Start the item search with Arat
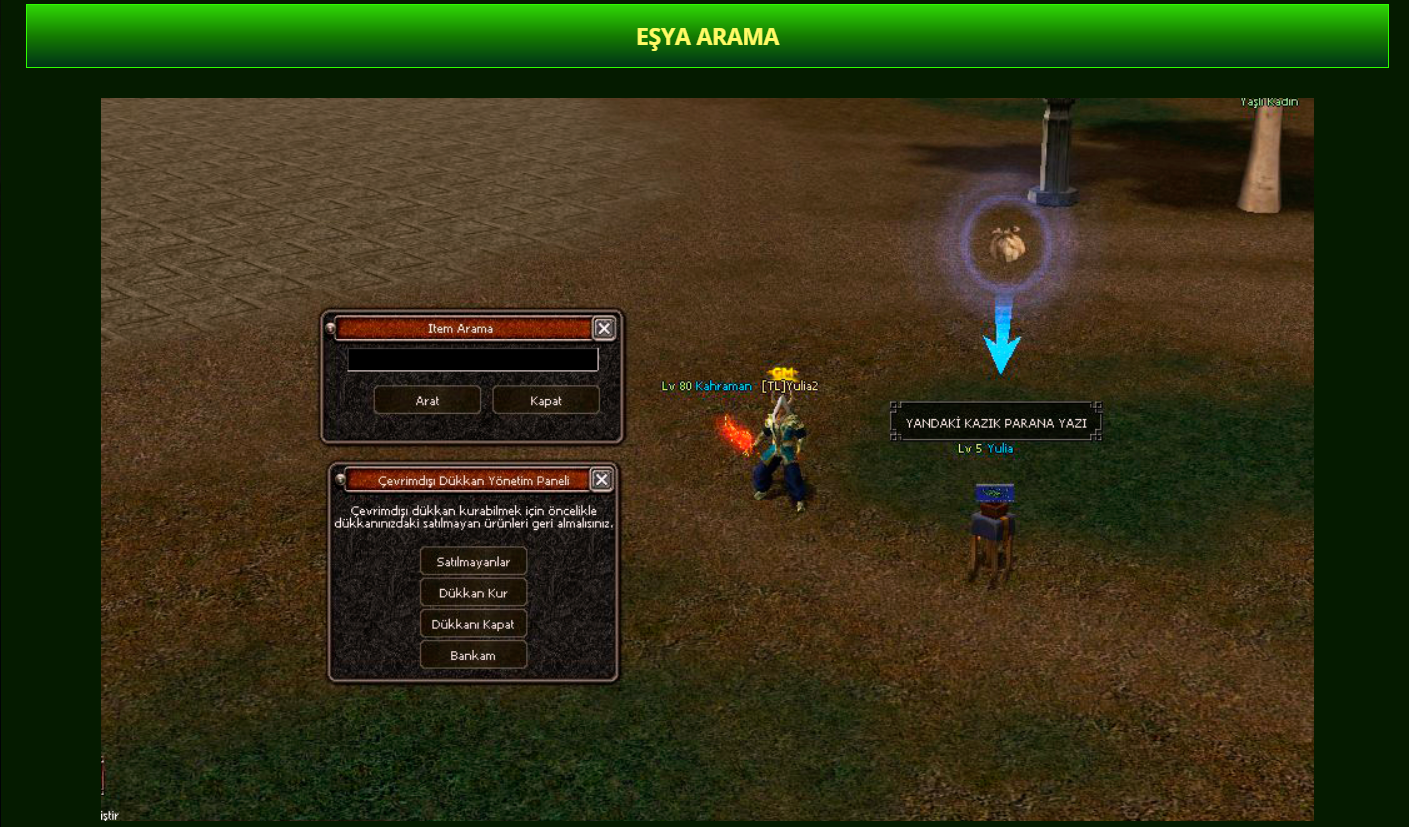The height and width of the screenshot is (827, 1409). coord(427,400)
